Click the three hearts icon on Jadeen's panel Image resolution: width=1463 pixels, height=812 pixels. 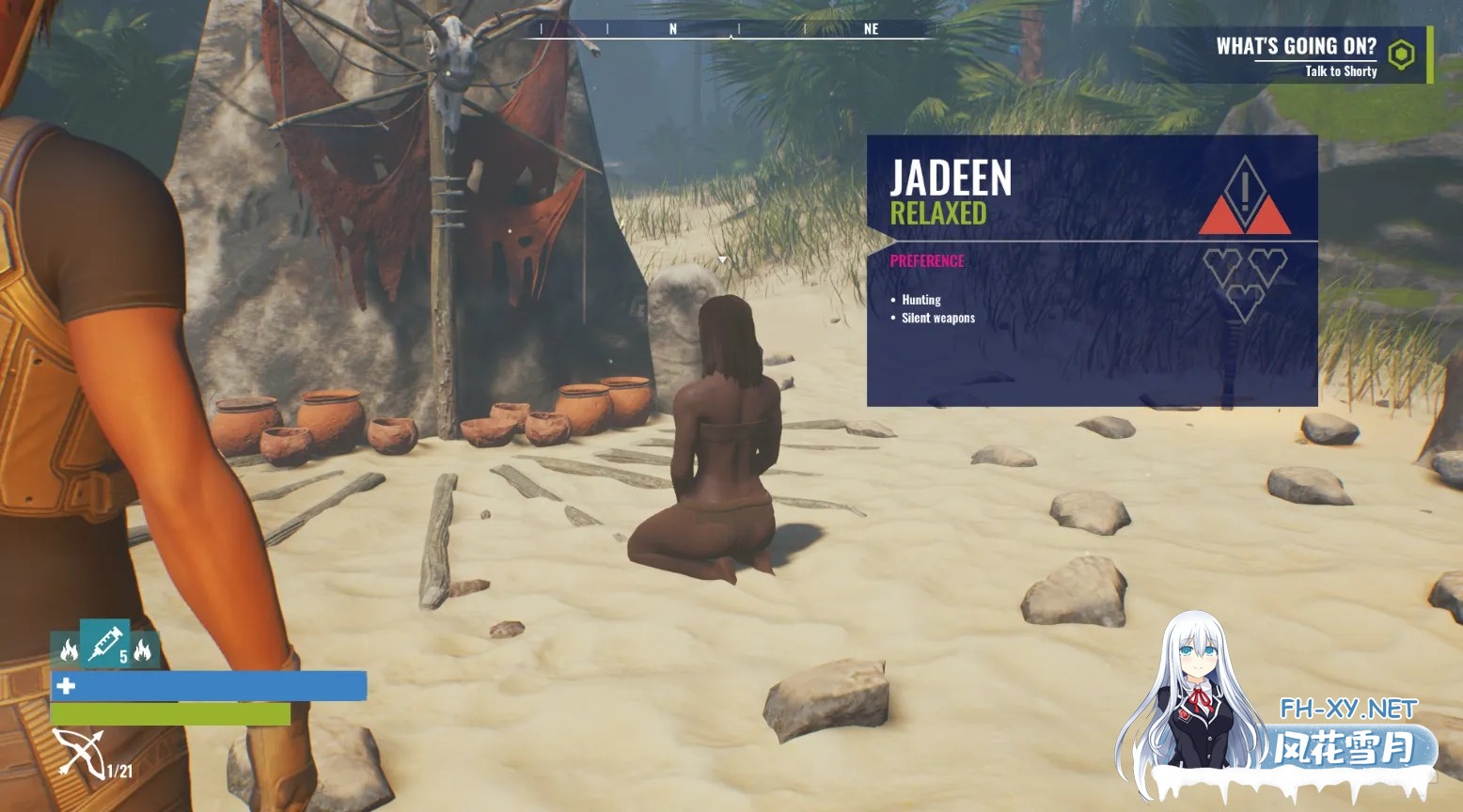(1244, 282)
